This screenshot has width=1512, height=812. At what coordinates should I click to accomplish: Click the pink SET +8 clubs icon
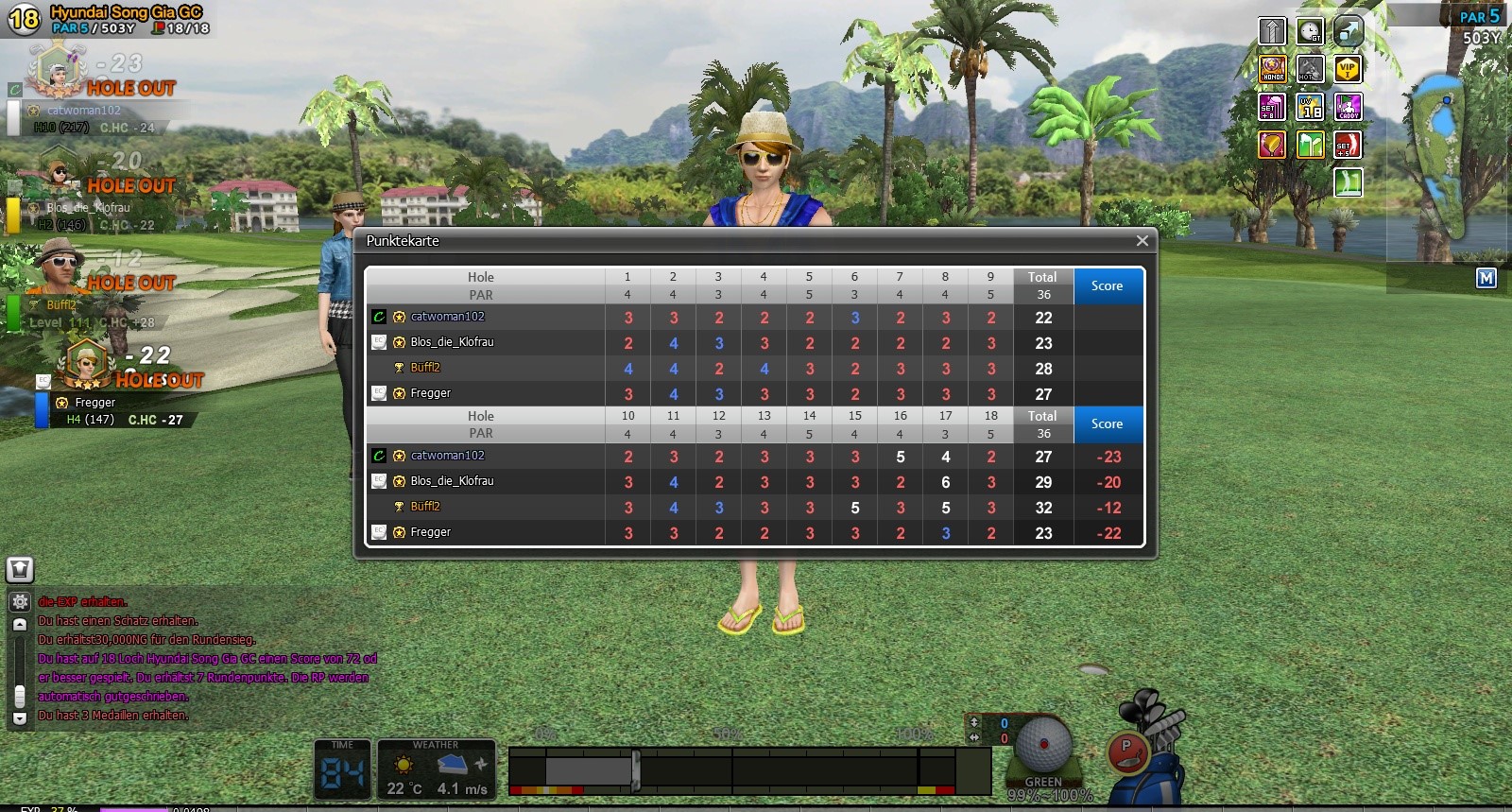tap(1273, 107)
